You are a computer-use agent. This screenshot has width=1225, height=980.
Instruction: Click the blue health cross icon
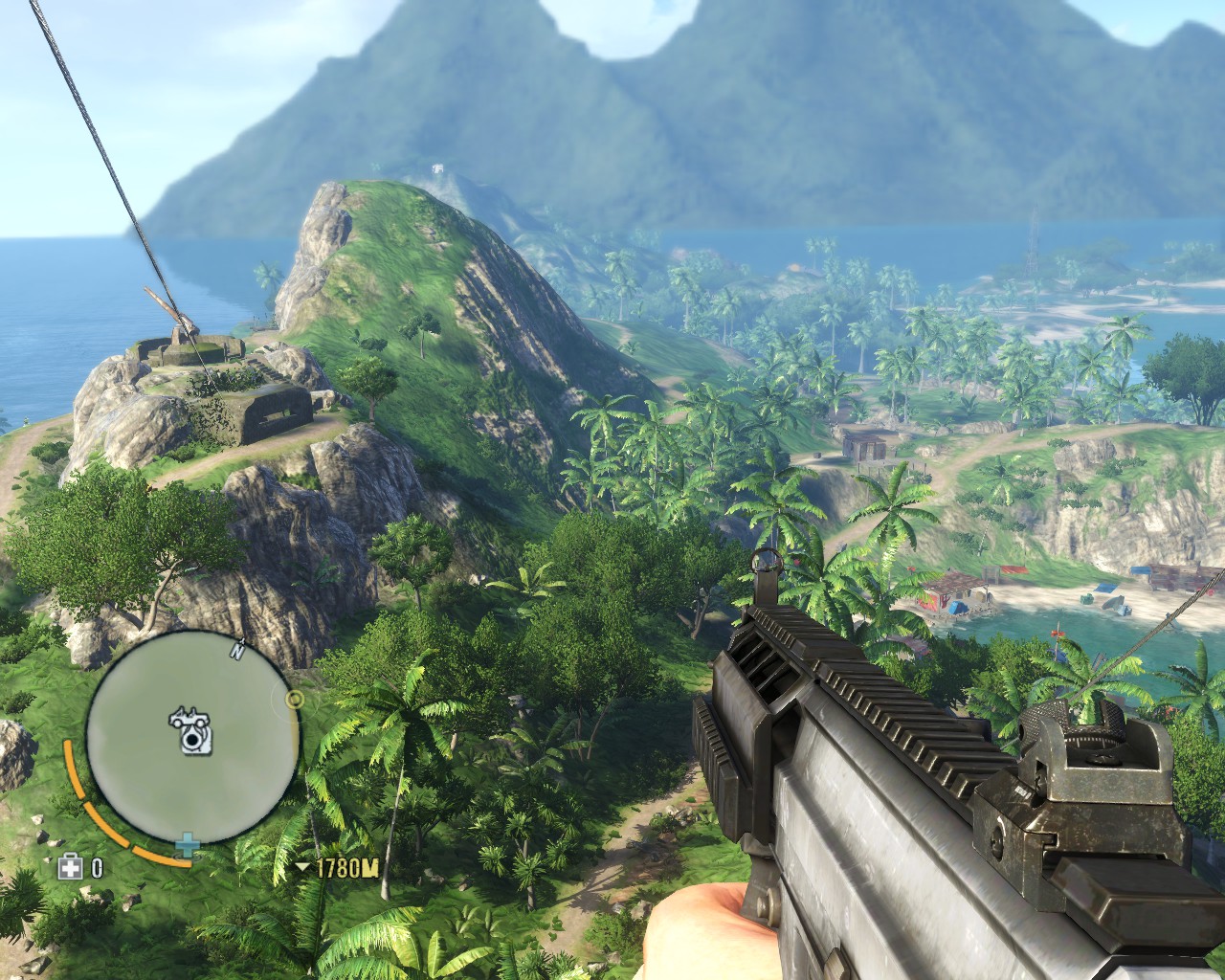[189, 845]
